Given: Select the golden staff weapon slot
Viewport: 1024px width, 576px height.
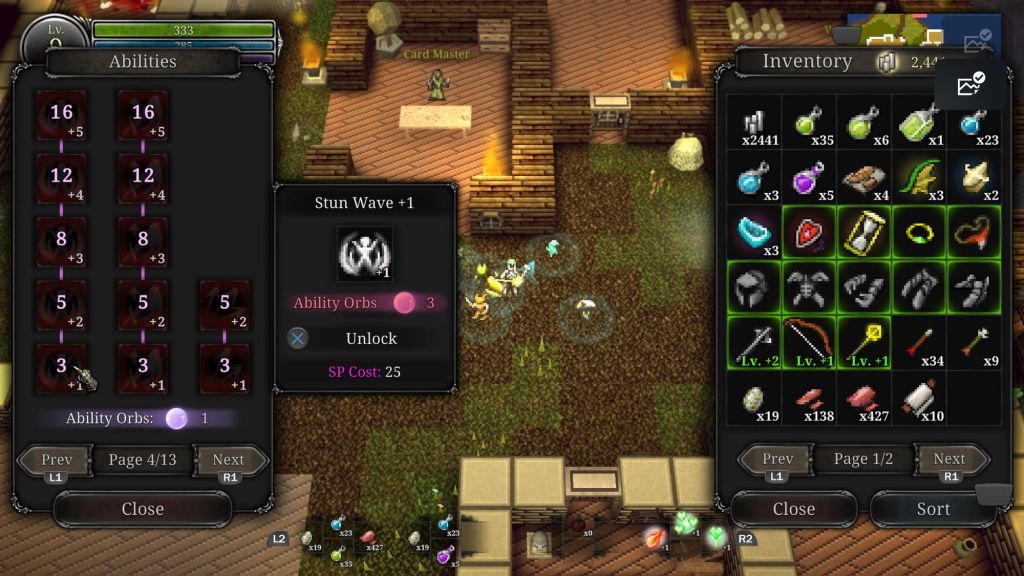Looking at the screenshot, I should coord(864,343).
